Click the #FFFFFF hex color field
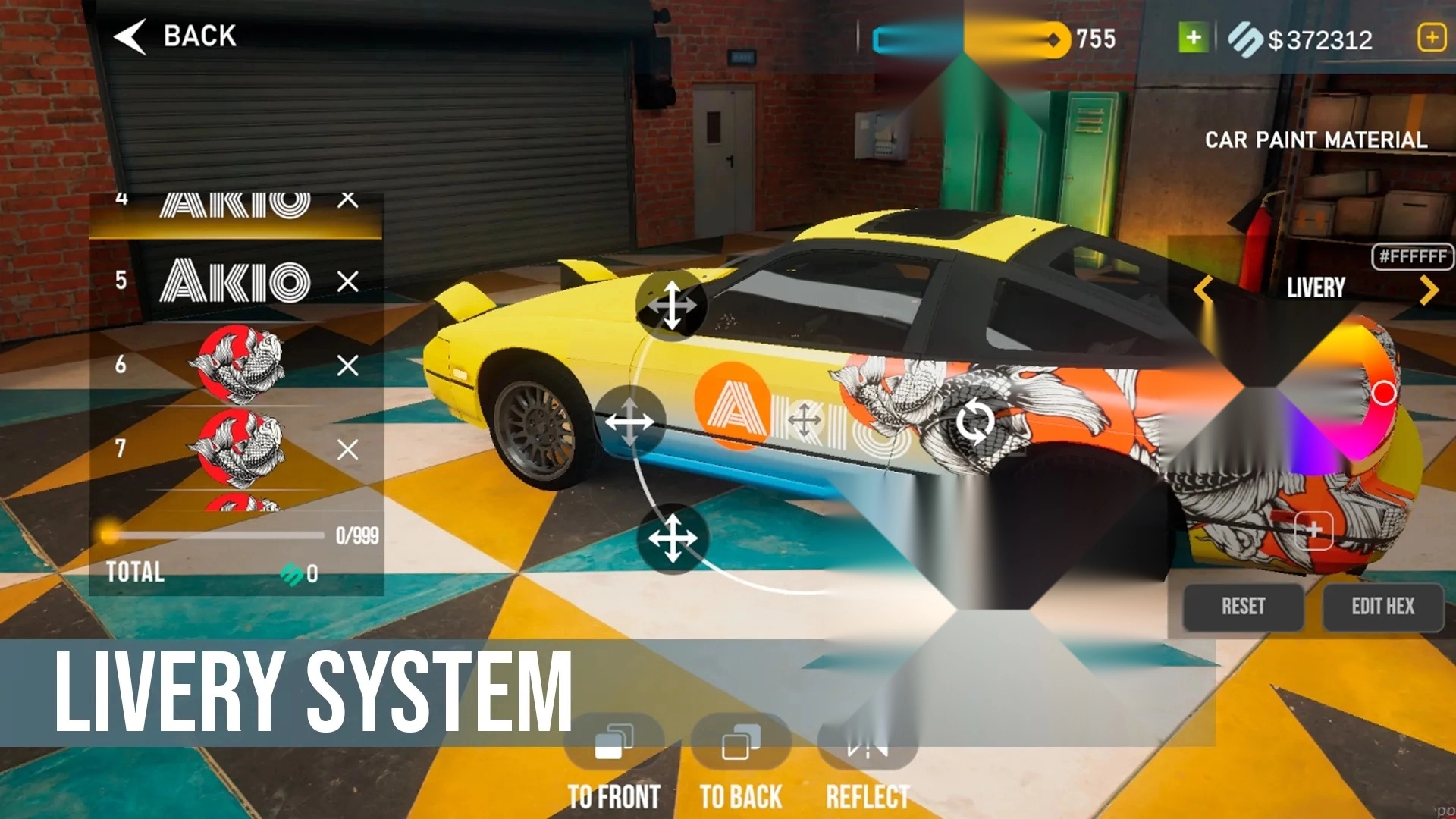Viewport: 1456px width, 819px height. click(x=1412, y=256)
